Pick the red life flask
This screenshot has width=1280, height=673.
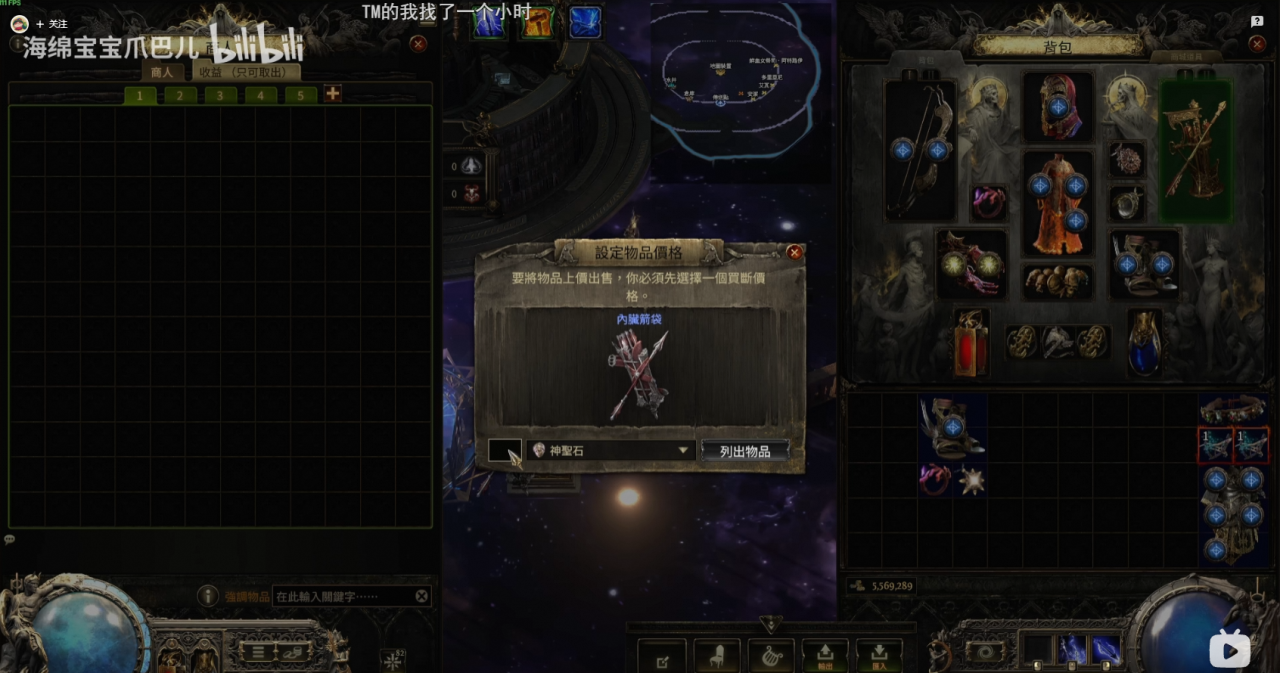tap(970, 344)
